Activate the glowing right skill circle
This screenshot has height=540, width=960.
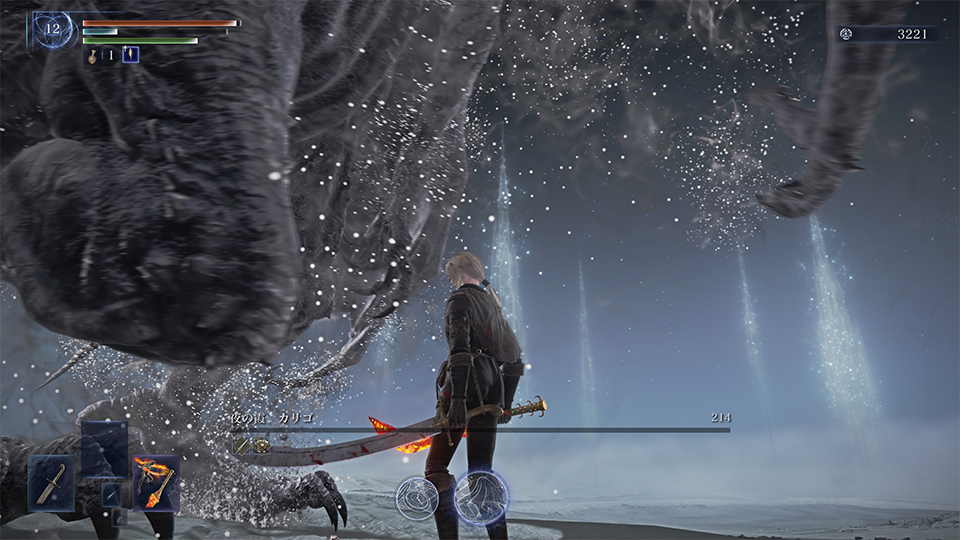coord(481,497)
